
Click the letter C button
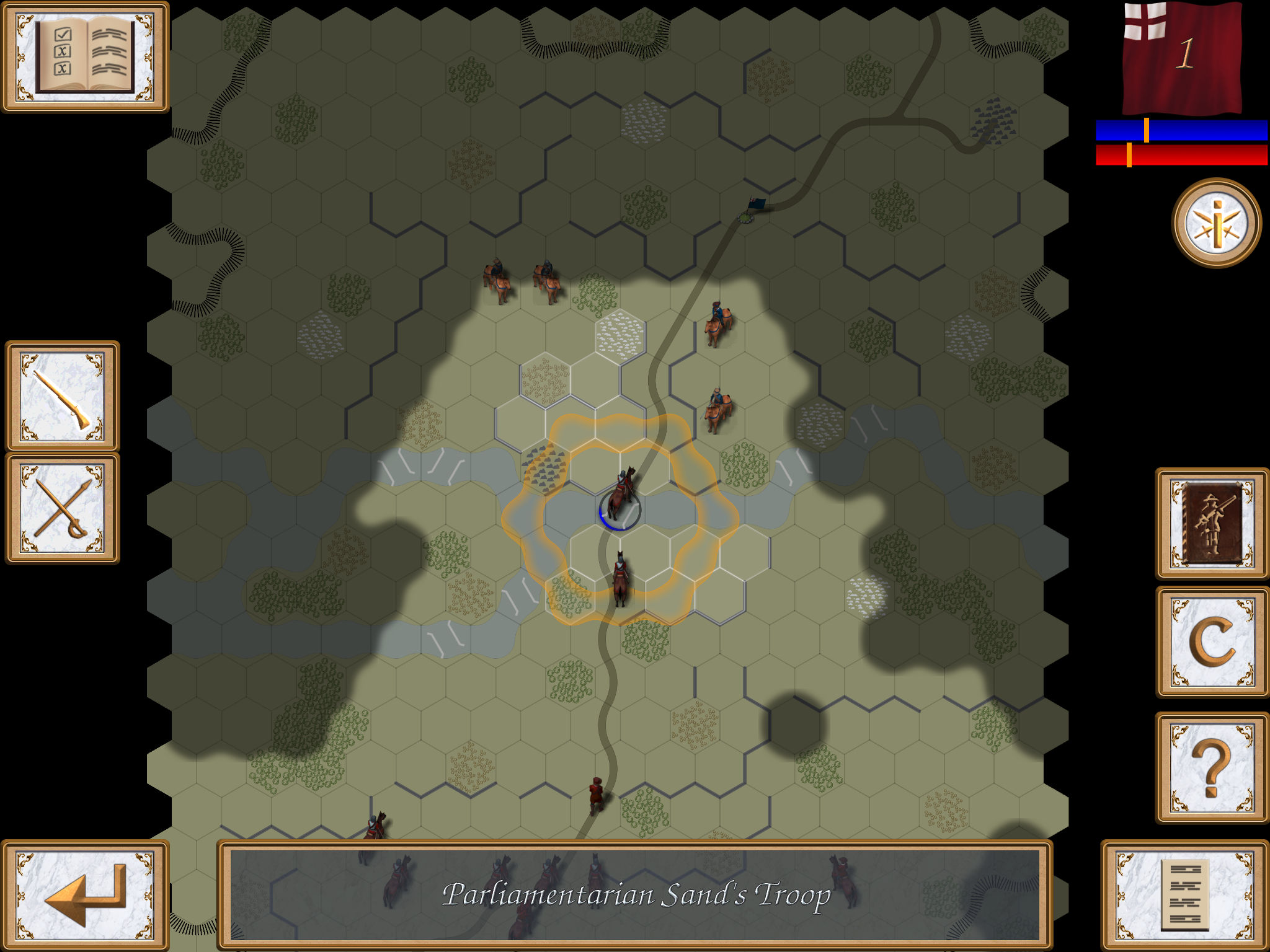click(x=1212, y=642)
